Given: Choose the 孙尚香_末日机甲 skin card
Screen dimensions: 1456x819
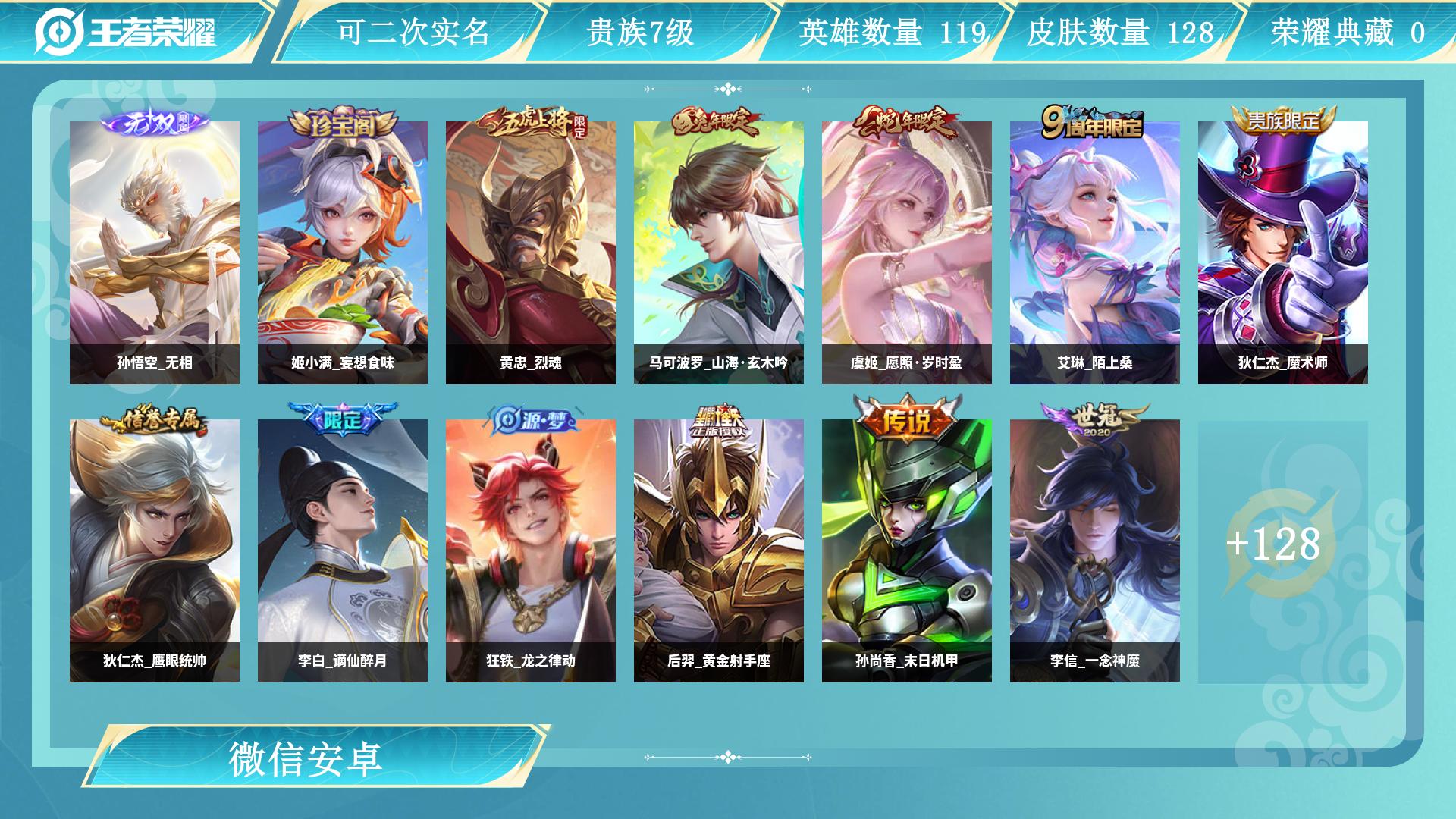Looking at the screenshot, I should coord(907,551).
